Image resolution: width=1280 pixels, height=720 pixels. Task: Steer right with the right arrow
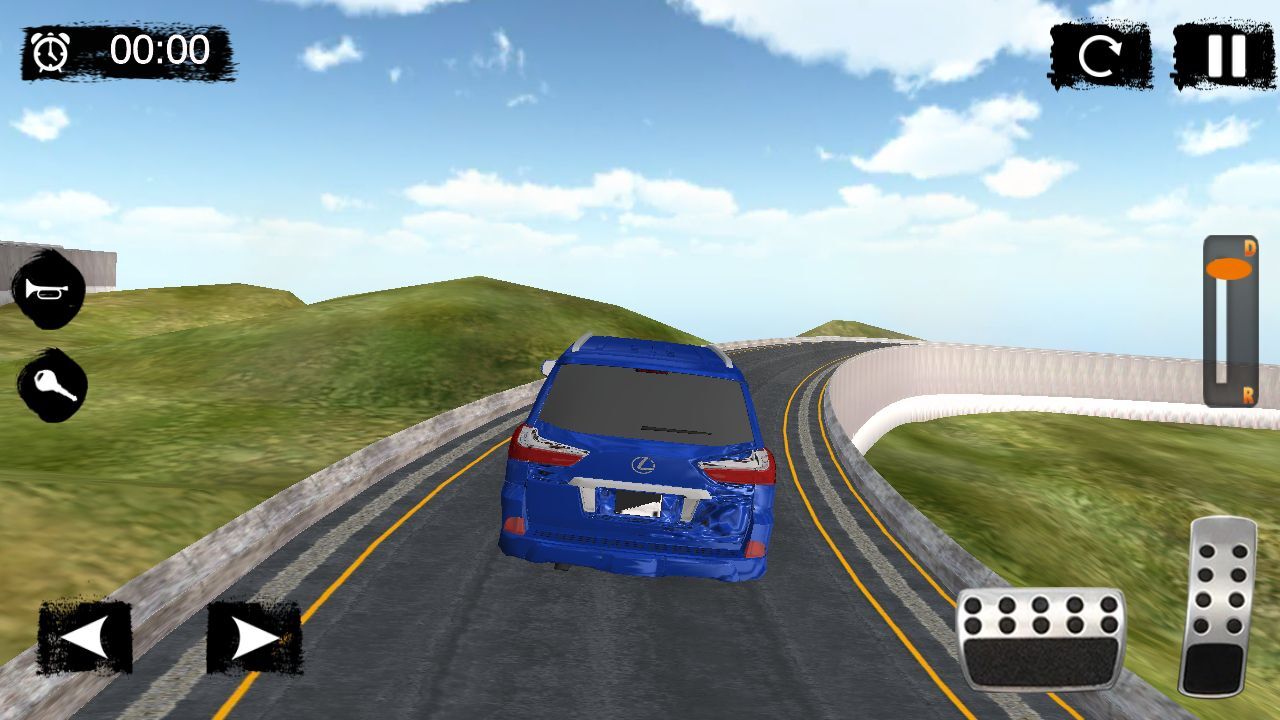point(254,637)
